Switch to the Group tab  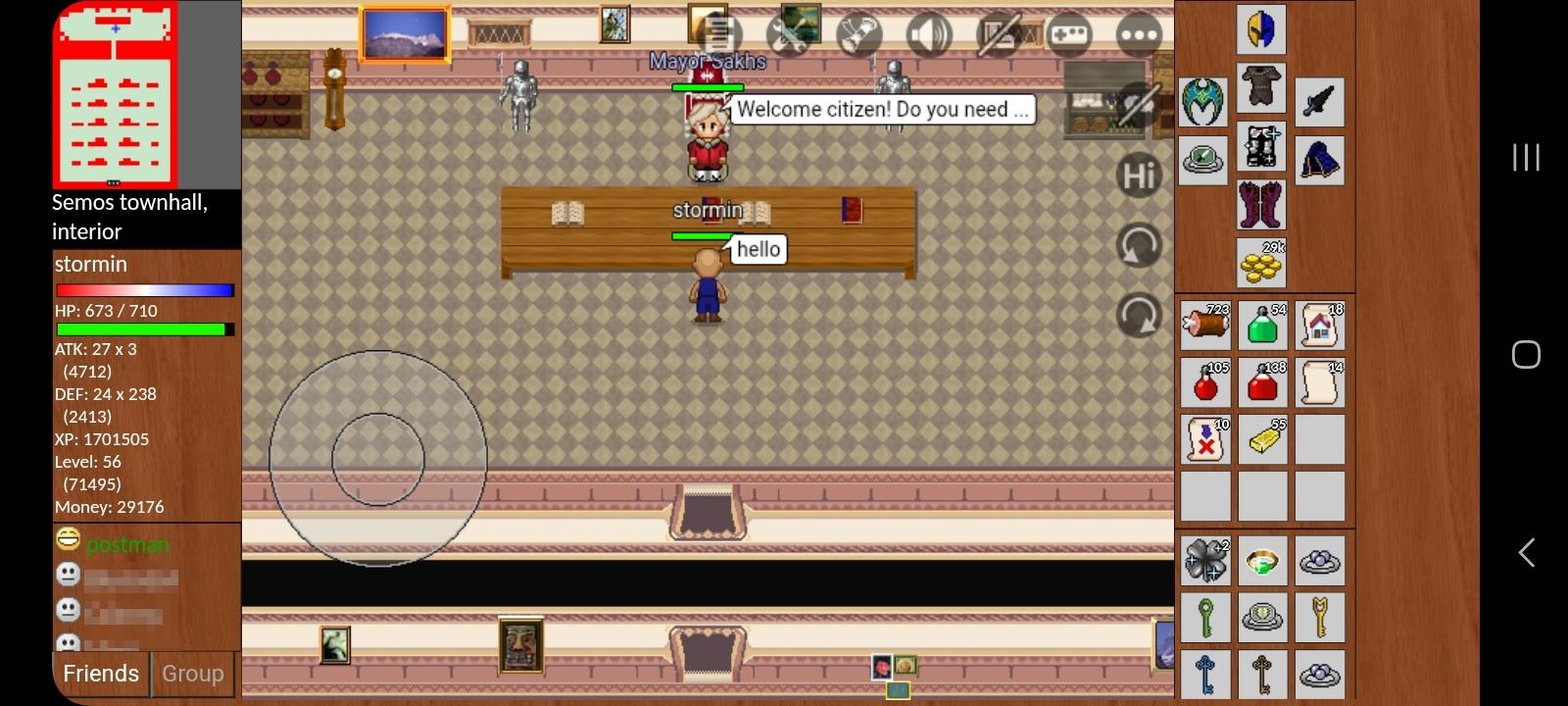[192, 674]
